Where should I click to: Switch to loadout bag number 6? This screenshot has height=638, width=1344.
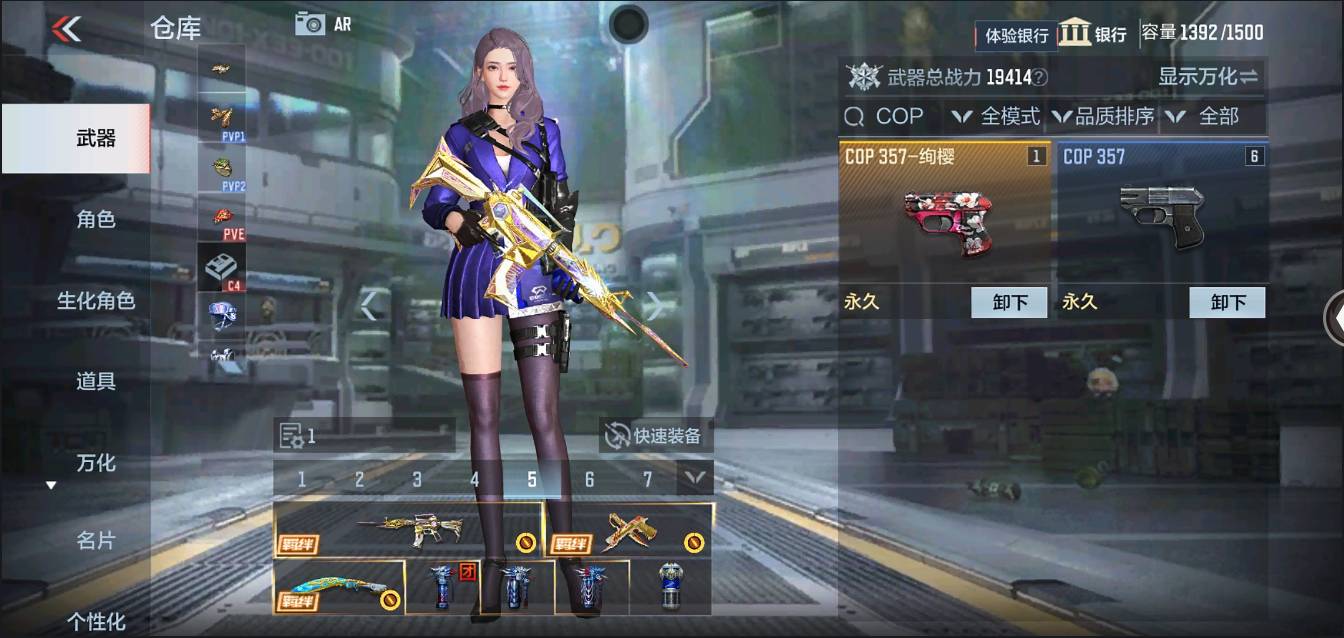[x=590, y=480]
